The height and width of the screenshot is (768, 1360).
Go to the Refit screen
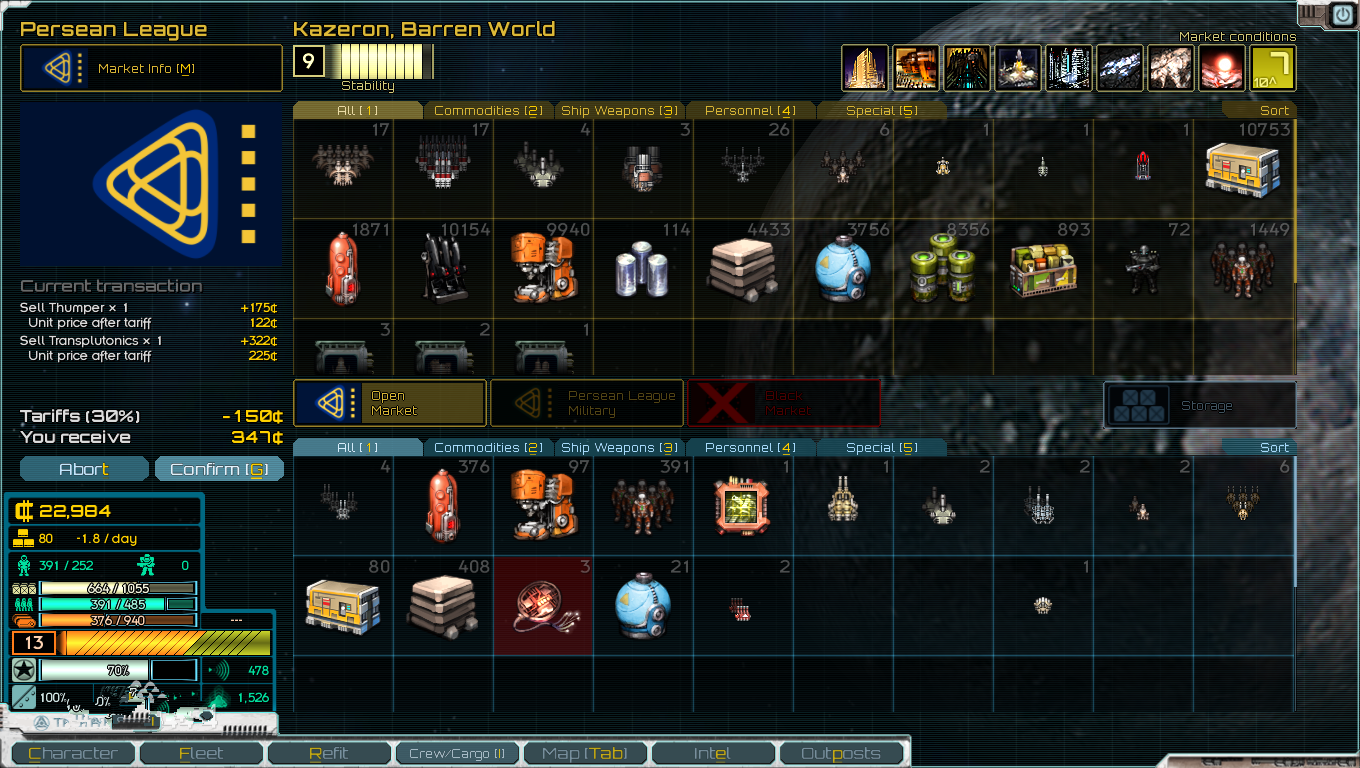tap(329, 753)
